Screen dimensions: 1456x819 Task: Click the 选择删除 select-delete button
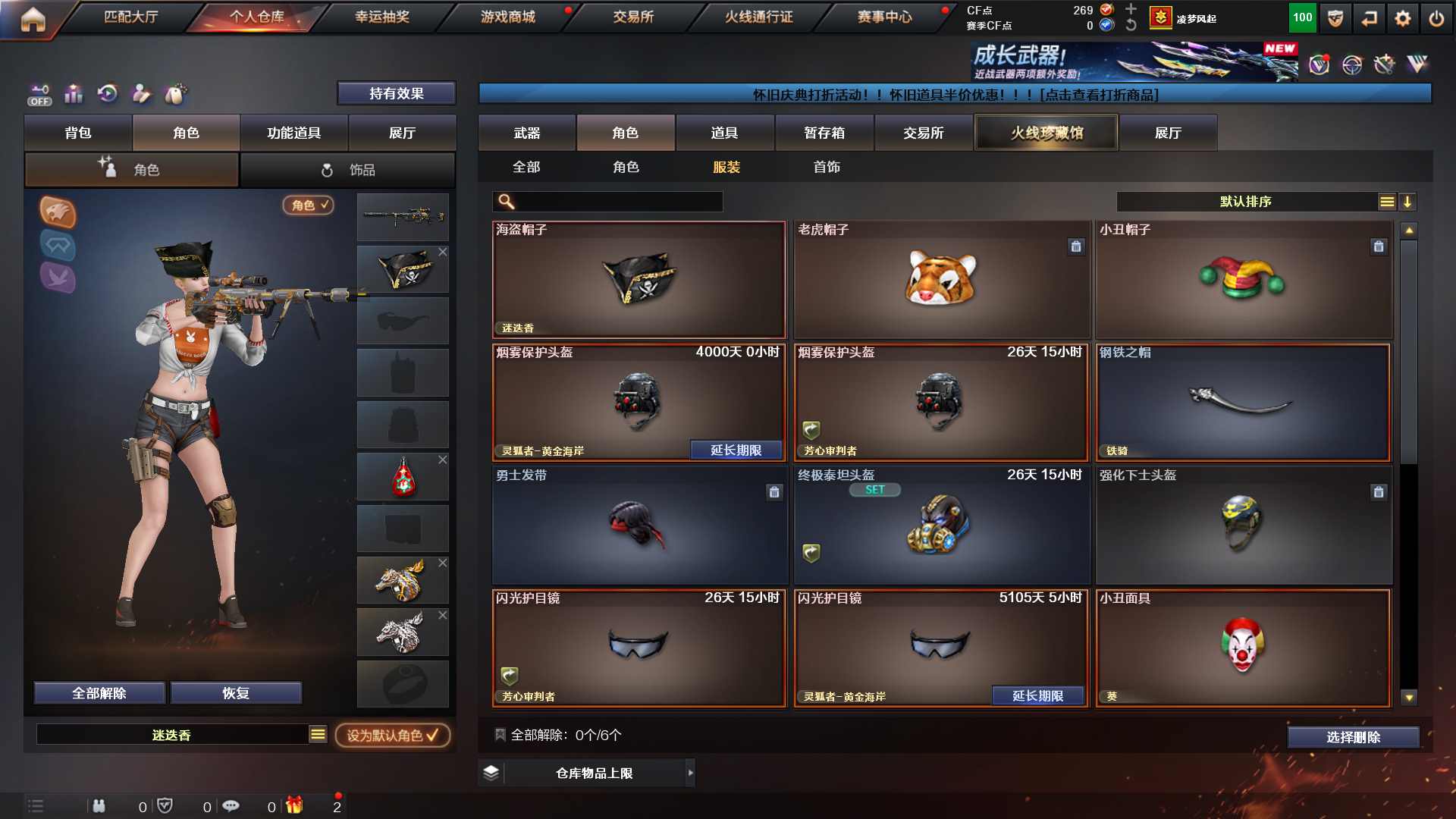pyautogui.click(x=1353, y=737)
